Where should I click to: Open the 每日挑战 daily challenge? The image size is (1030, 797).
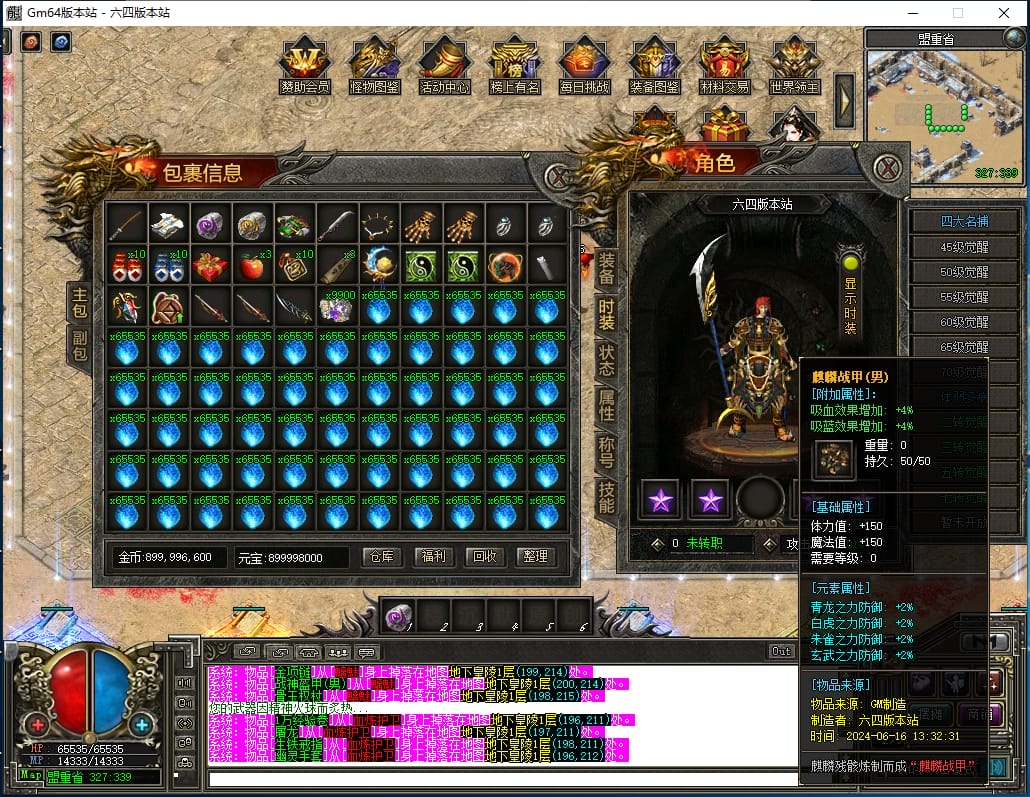pyautogui.click(x=585, y=66)
